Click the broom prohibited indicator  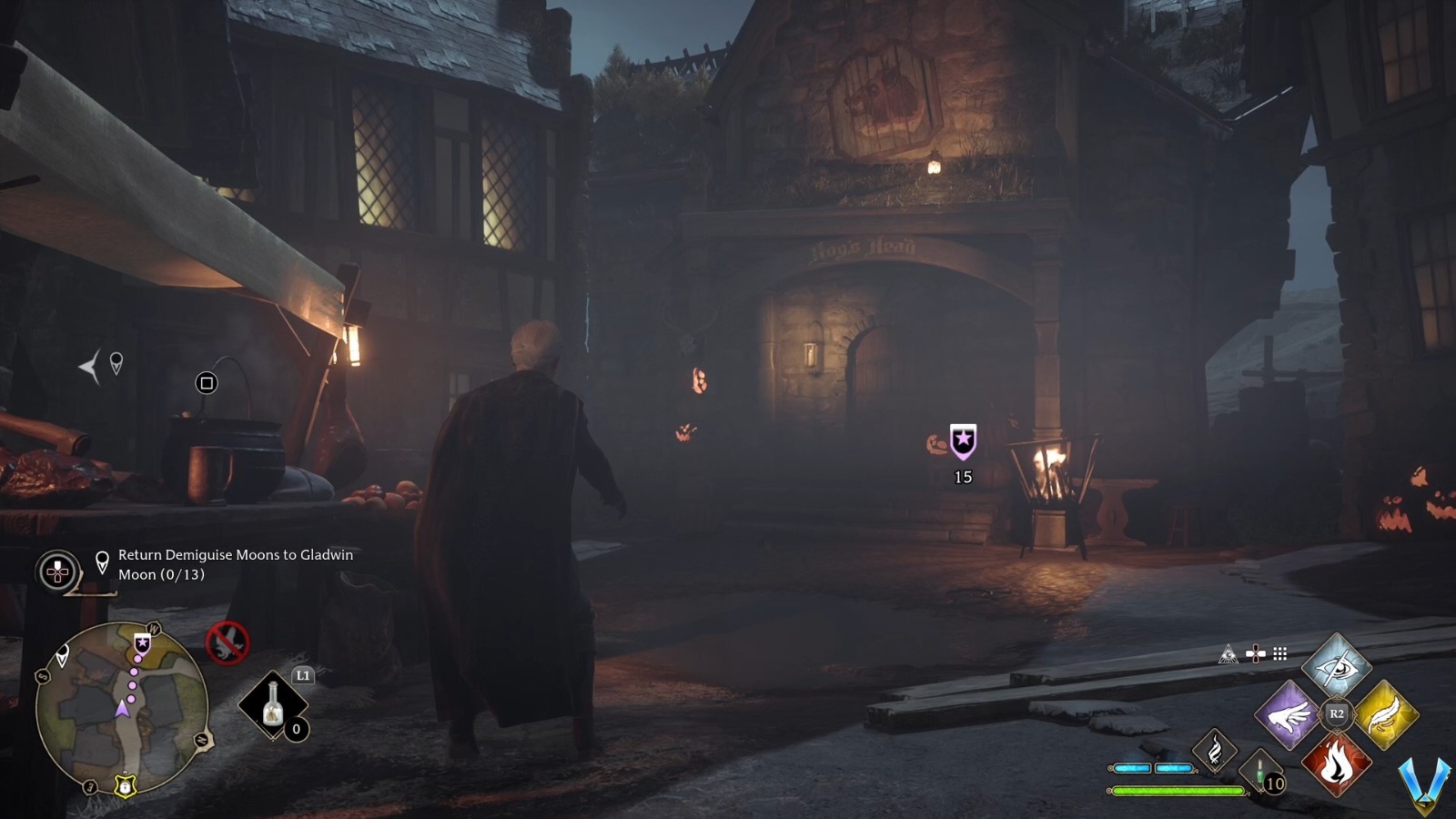pos(226,644)
